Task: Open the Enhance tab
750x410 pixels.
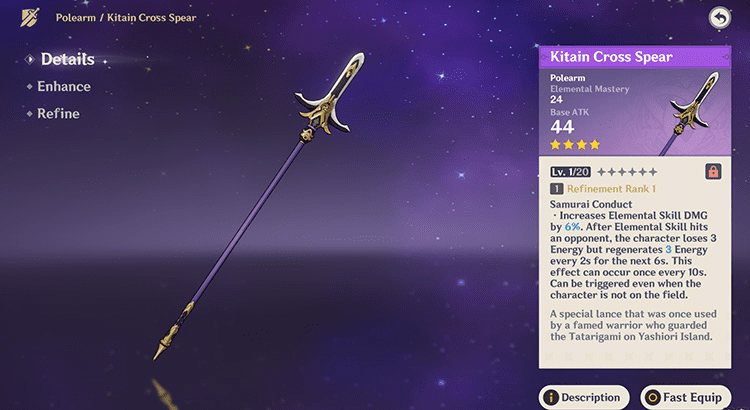Action: (x=63, y=87)
